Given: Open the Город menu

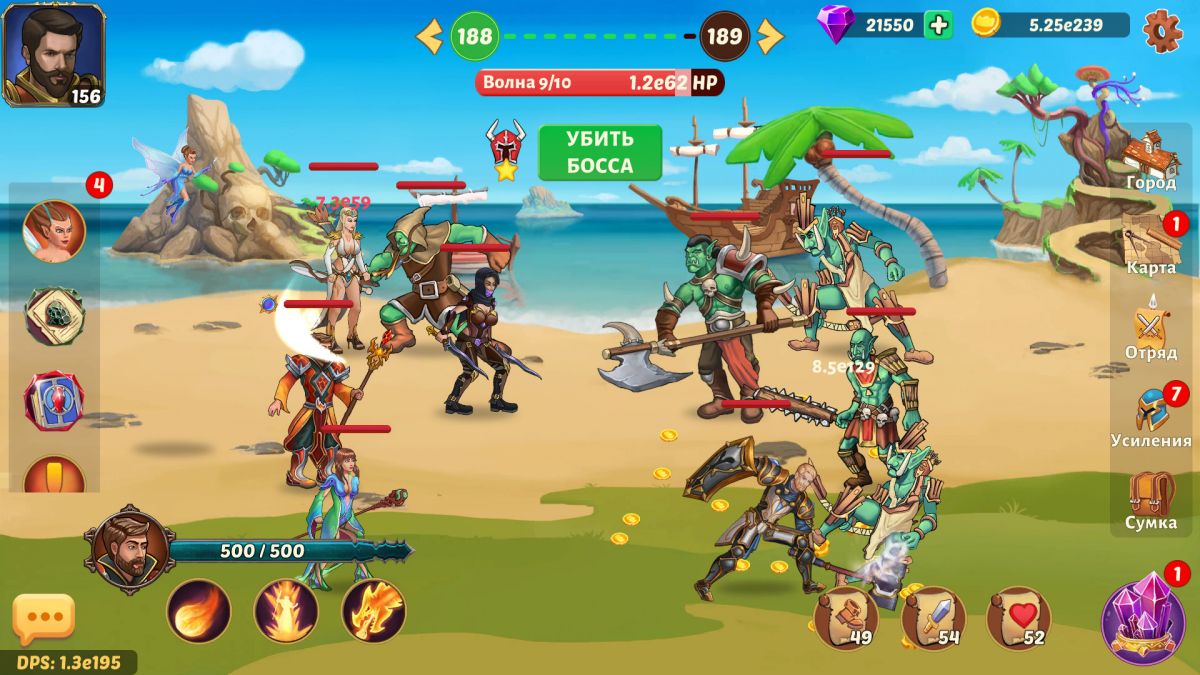Looking at the screenshot, I should [1151, 160].
